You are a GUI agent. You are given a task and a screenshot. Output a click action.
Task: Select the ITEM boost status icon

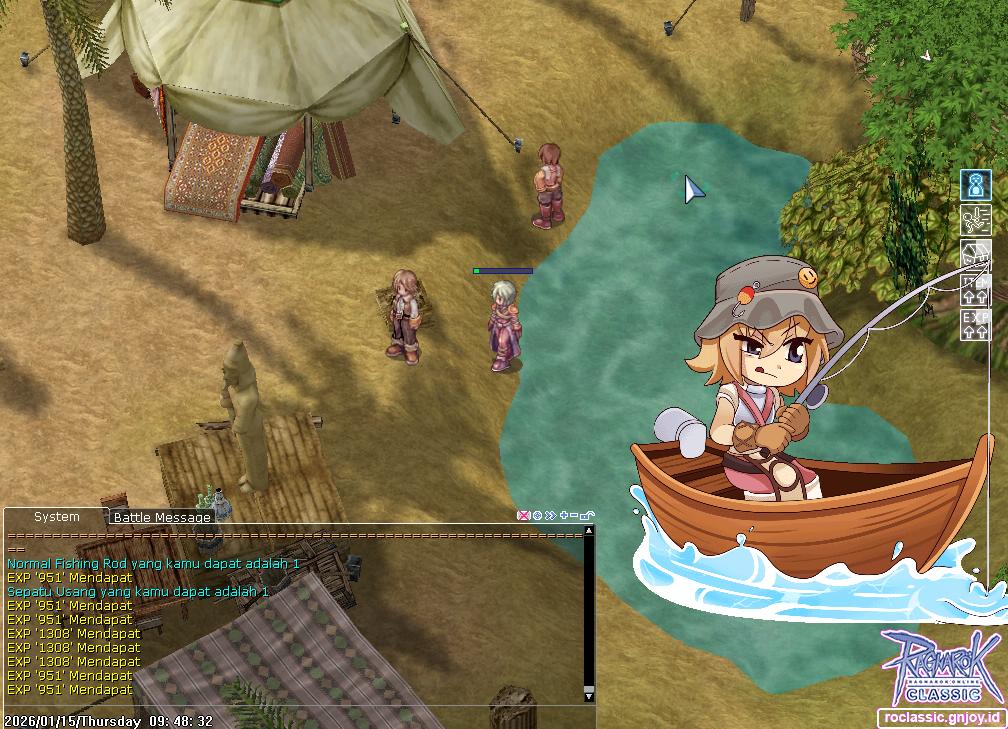(976, 290)
